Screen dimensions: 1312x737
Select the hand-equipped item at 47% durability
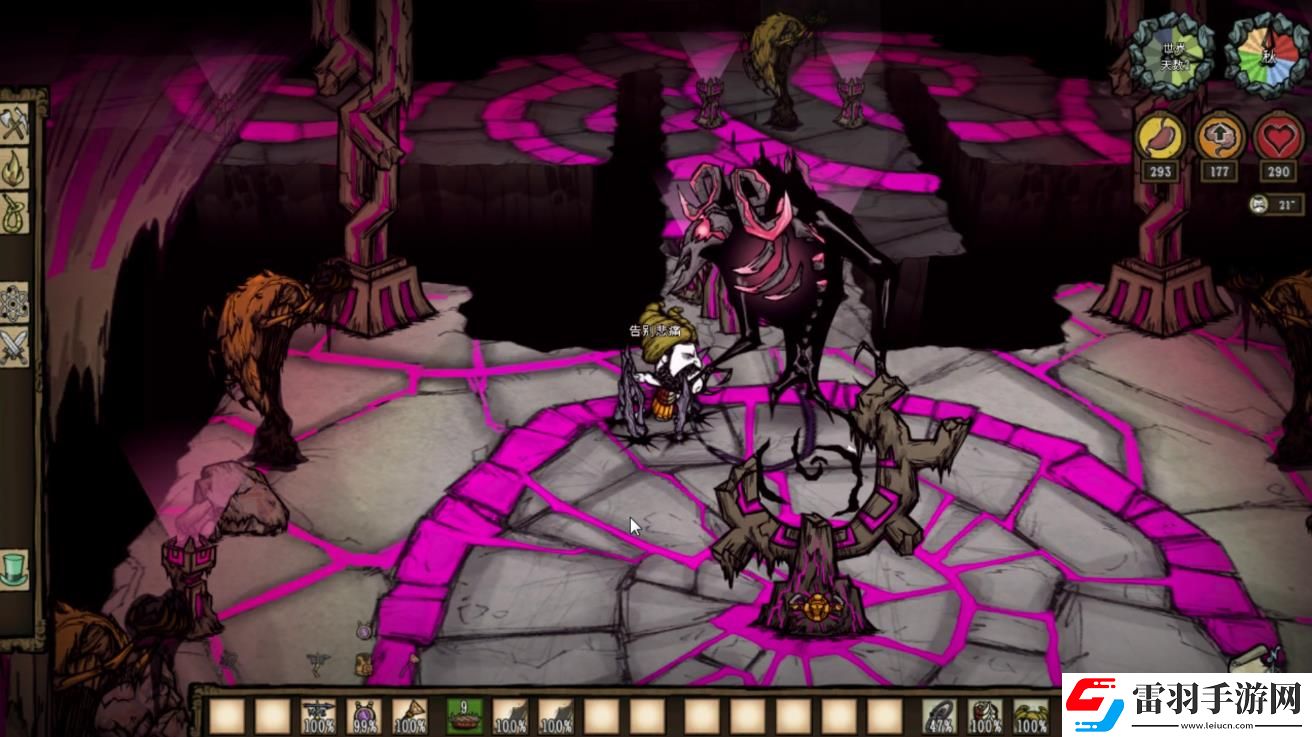(x=939, y=716)
